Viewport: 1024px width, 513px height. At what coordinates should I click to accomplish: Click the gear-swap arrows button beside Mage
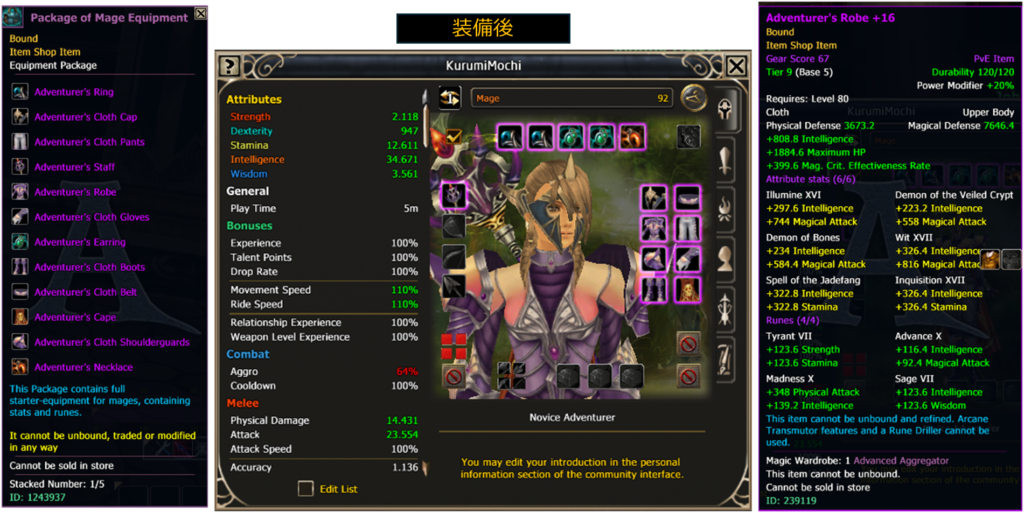(448, 98)
